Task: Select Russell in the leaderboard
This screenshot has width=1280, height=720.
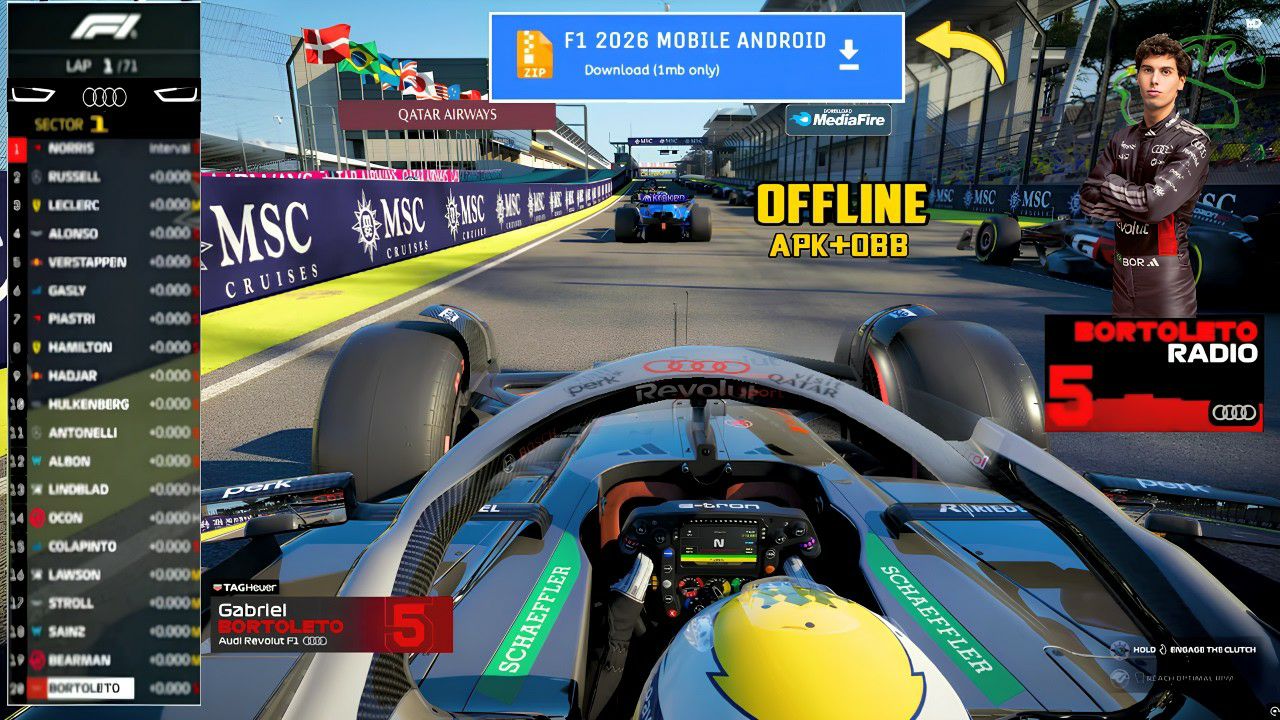Action: 100,177
